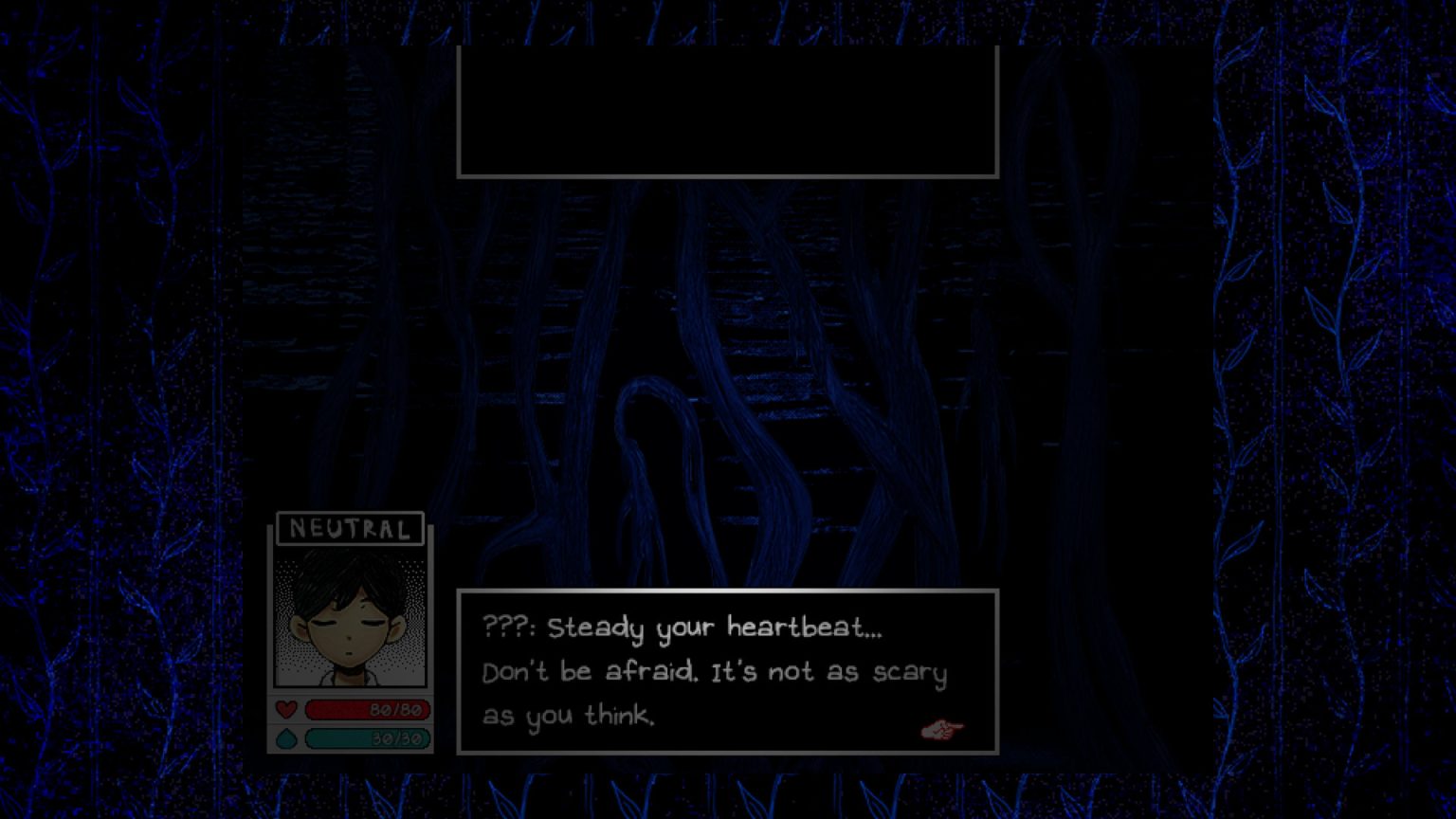The image size is (1456, 819).
Task: Select the character portrait with closed eyes
Action: [x=348, y=614]
